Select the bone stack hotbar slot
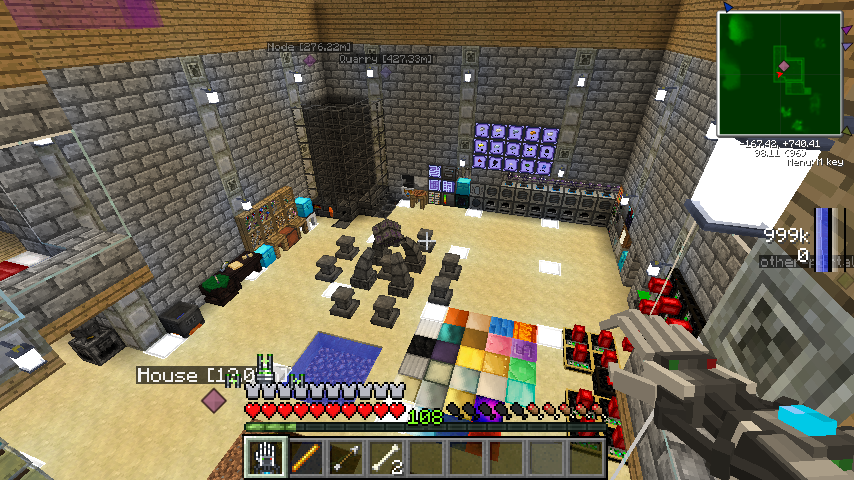854x480 pixels. coord(385,458)
